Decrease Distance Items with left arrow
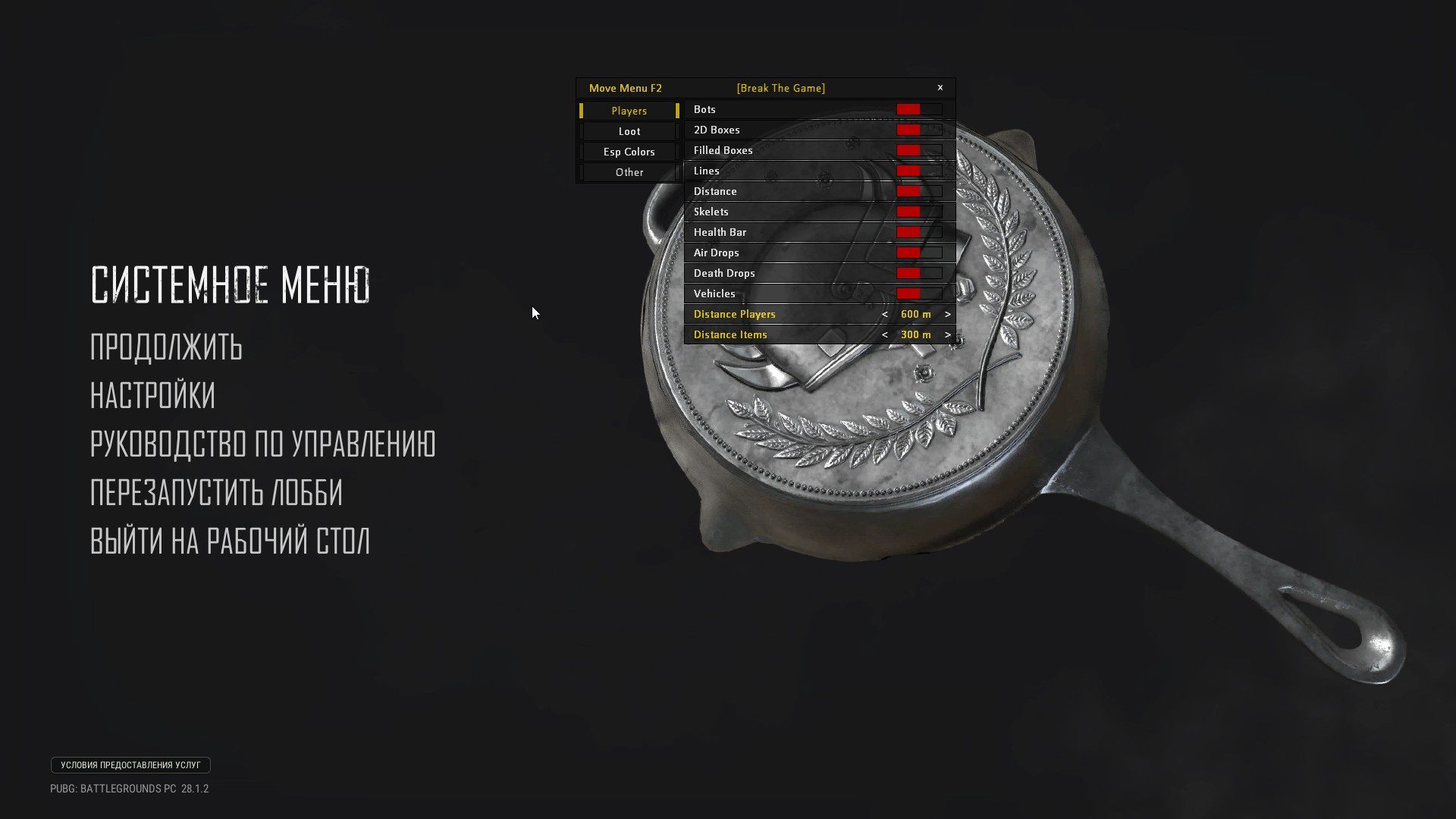1456x819 pixels. [x=885, y=334]
